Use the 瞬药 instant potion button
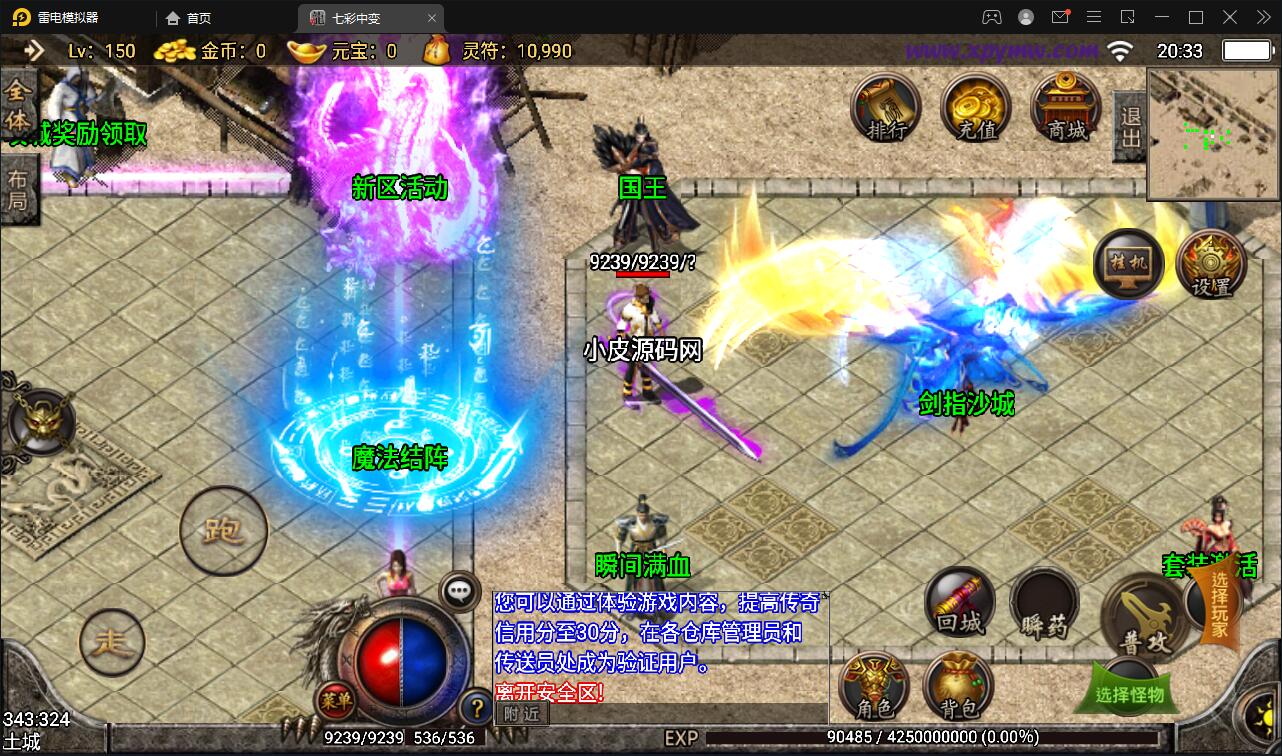 coord(1044,606)
